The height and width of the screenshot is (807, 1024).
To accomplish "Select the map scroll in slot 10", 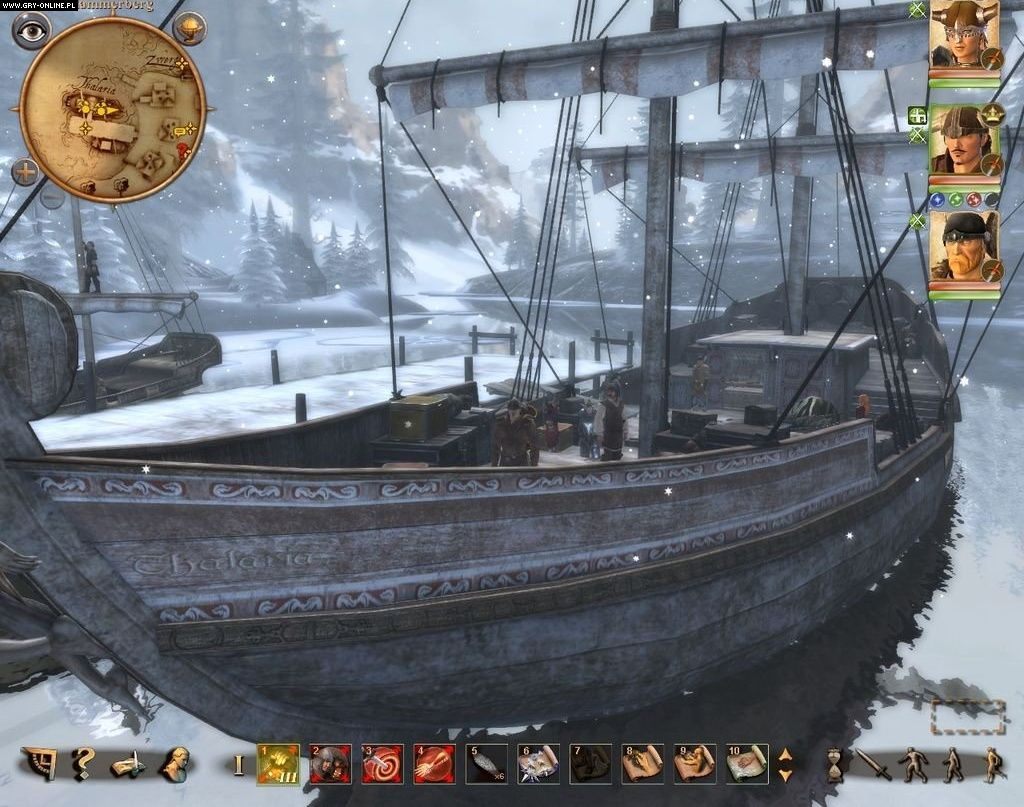I will pos(746,764).
